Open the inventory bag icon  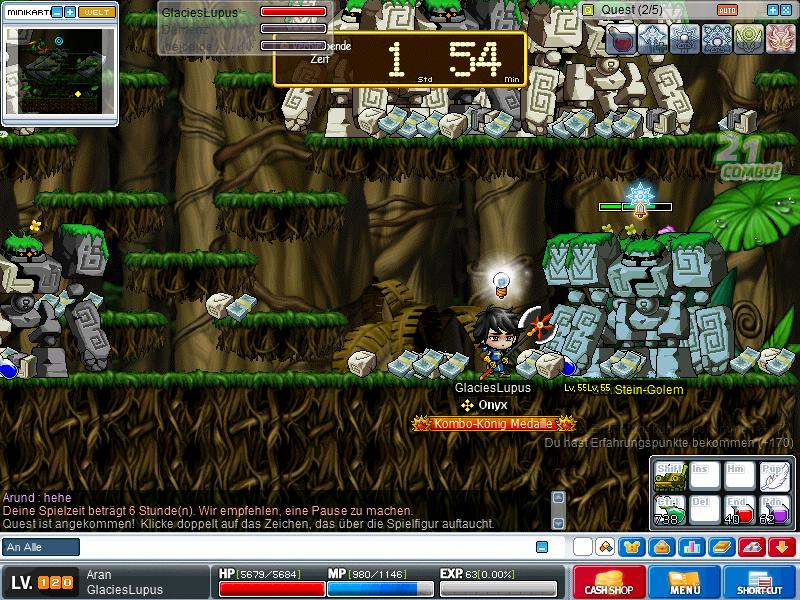click(661, 547)
